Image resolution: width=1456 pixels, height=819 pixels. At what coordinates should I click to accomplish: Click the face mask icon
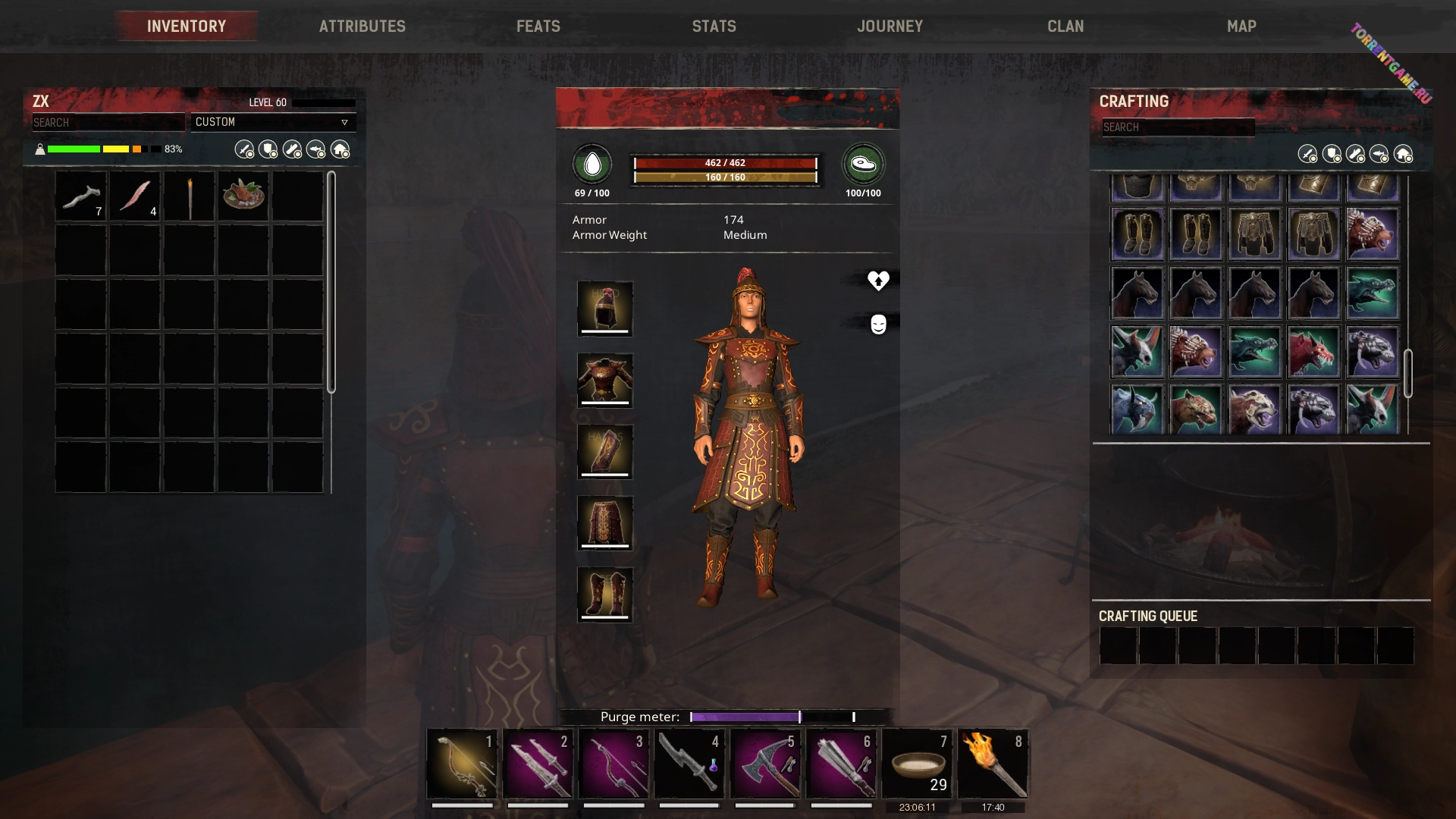pos(878,325)
